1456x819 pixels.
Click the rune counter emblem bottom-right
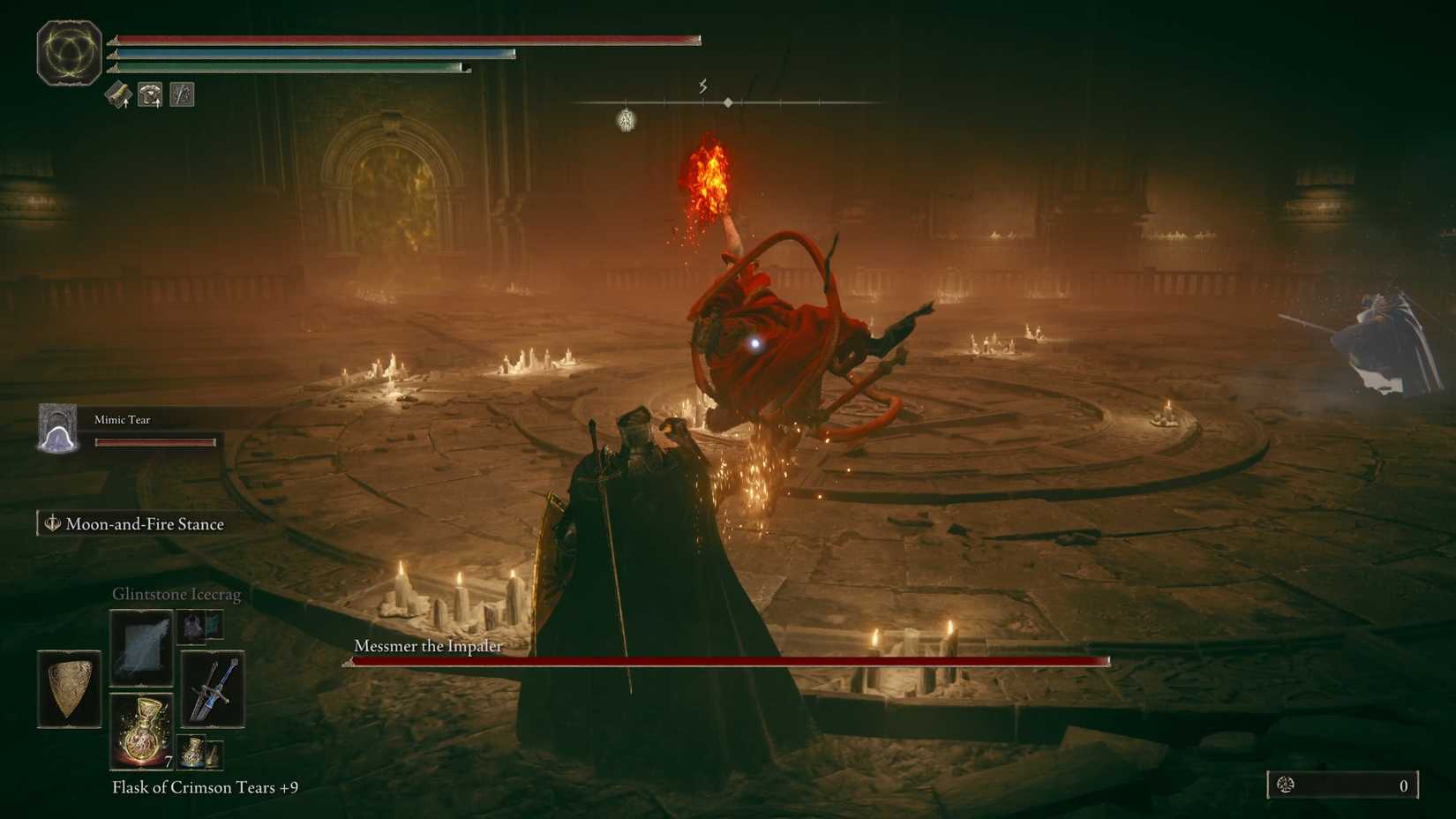tap(1287, 785)
